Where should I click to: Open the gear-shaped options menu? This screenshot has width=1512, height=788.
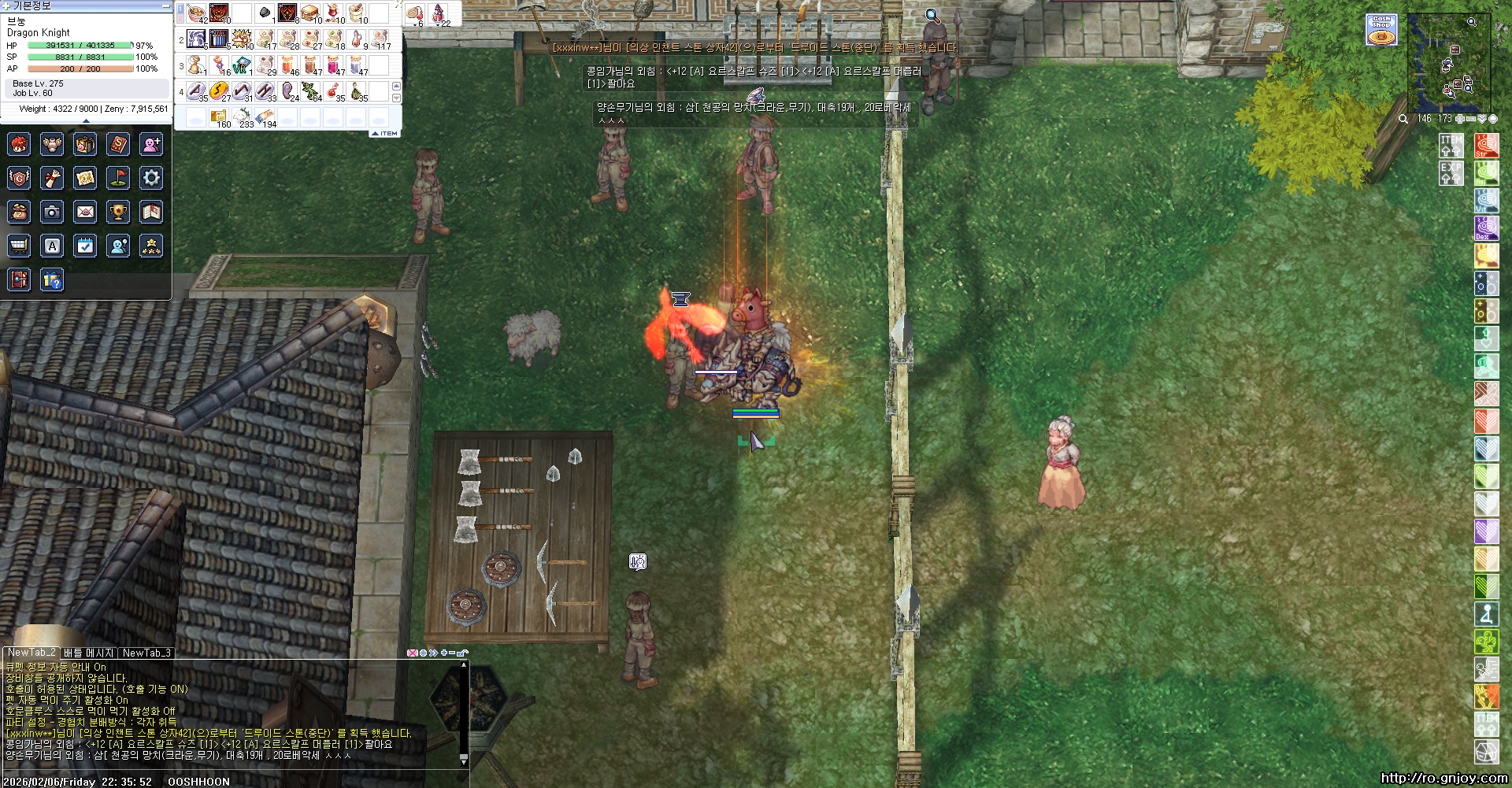[151, 178]
